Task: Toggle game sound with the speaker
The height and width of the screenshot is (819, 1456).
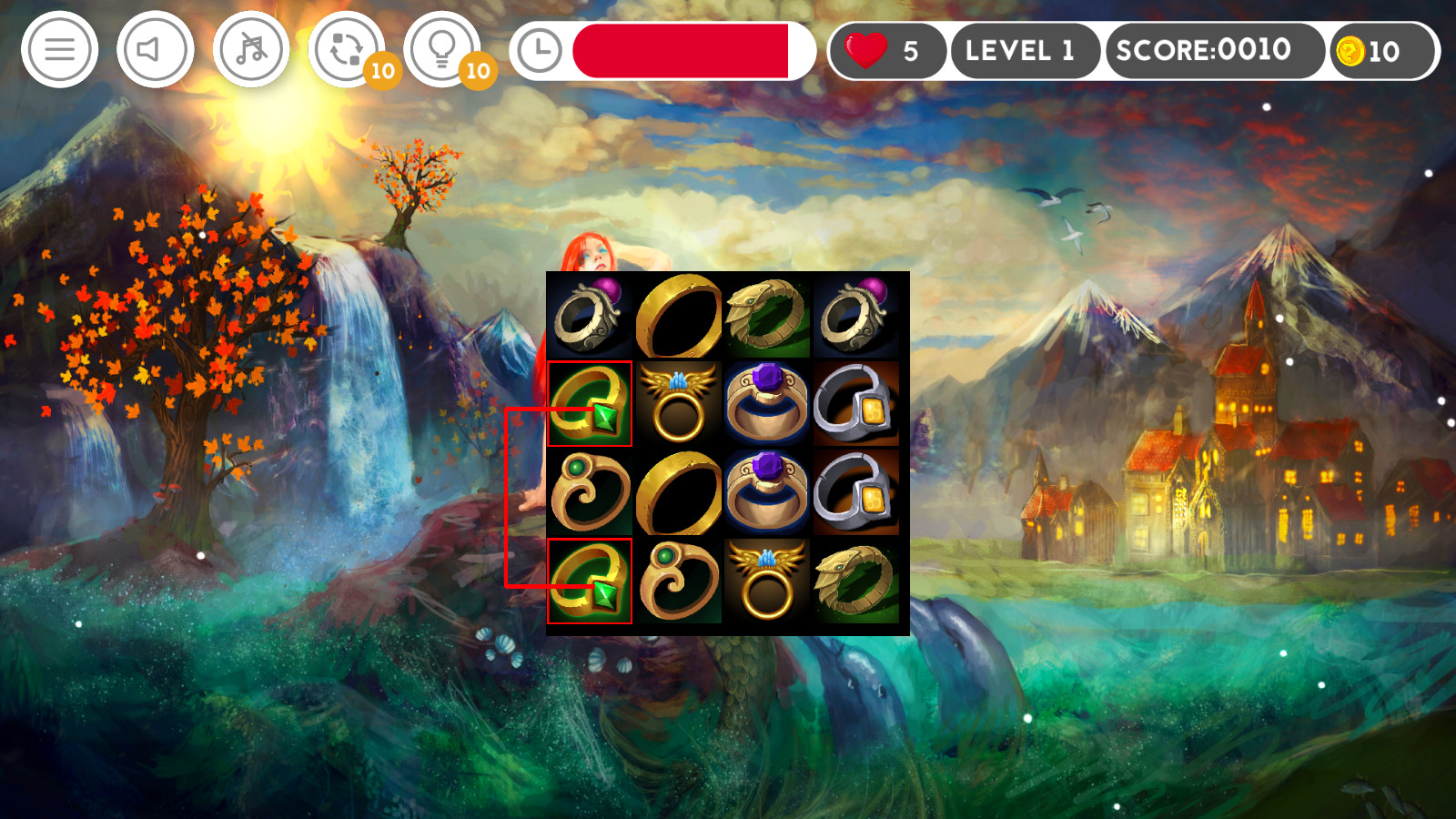Action: pyautogui.click(x=155, y=49)
